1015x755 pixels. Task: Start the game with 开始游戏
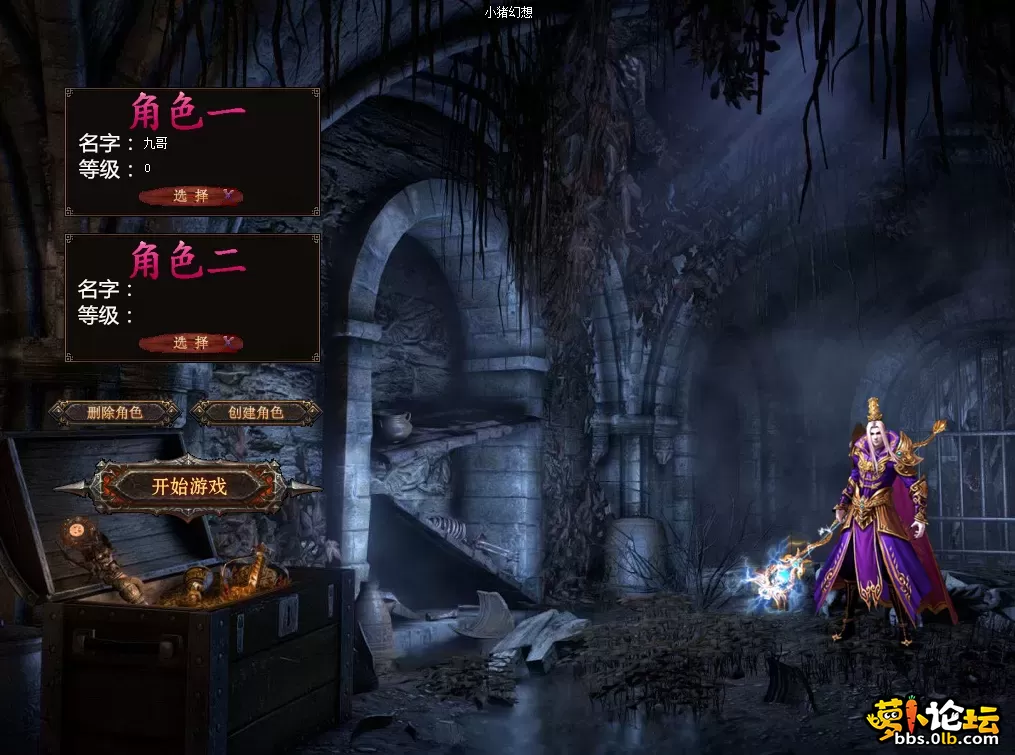pyautogui.click(x=189, y=487)
